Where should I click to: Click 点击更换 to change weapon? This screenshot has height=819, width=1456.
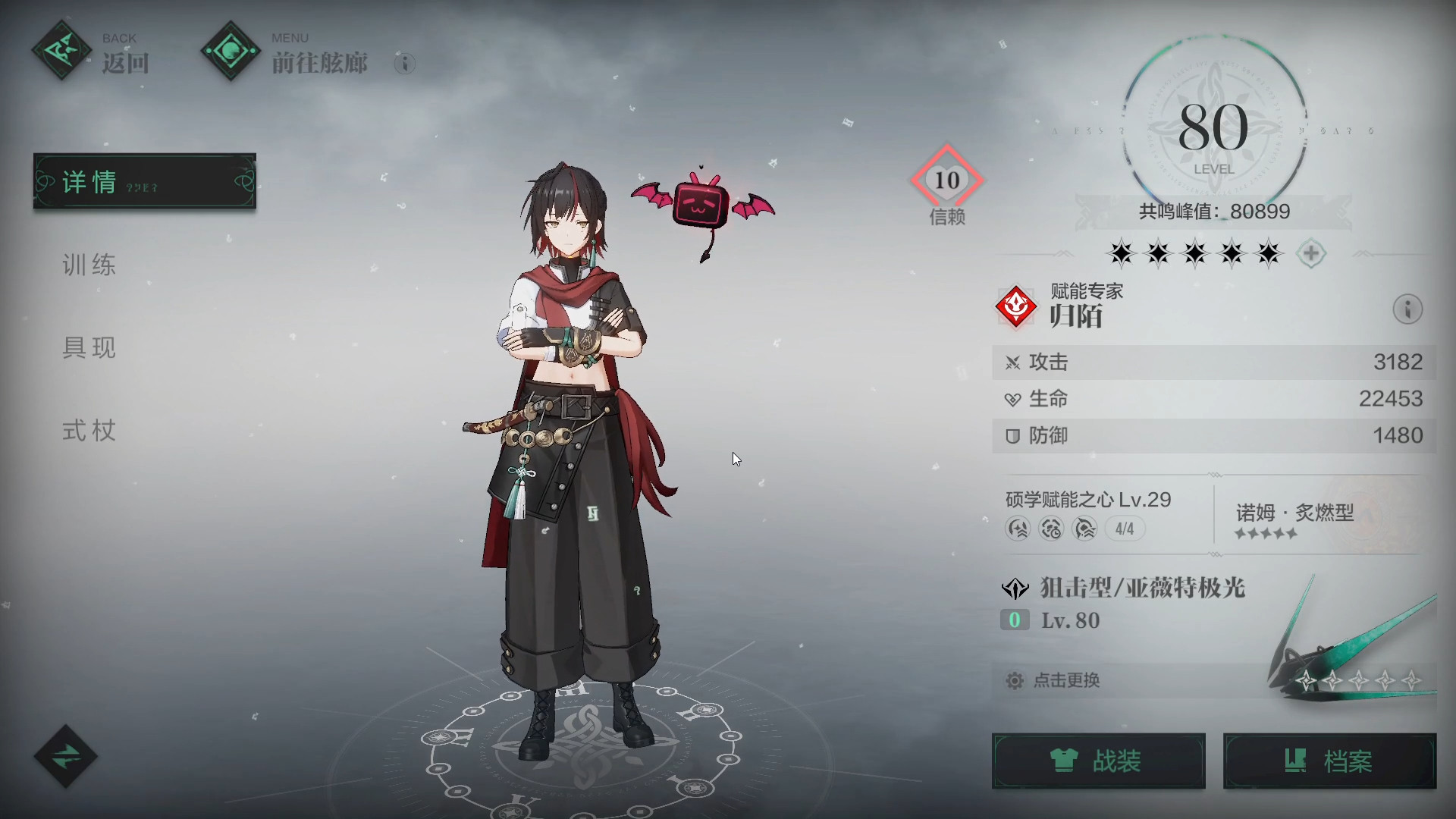(x=1066, y=680)
